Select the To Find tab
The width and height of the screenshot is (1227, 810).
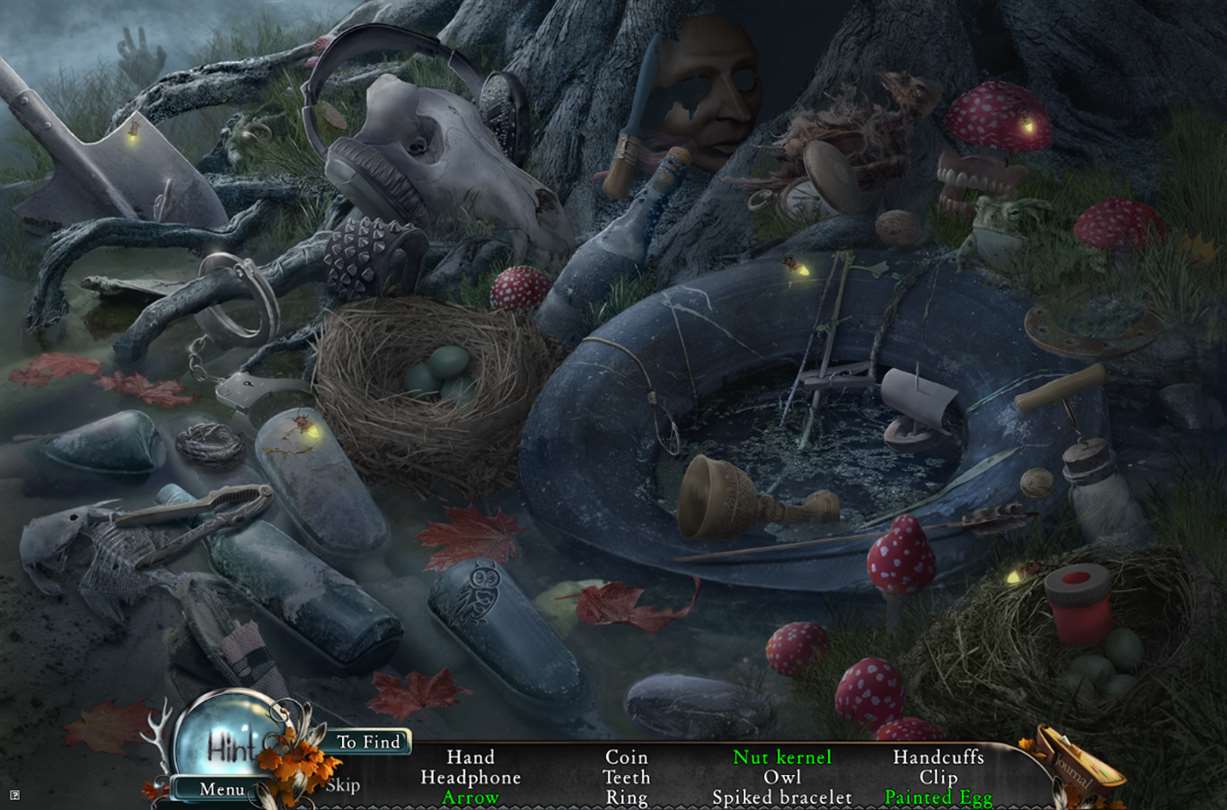(x=367, y=741)
